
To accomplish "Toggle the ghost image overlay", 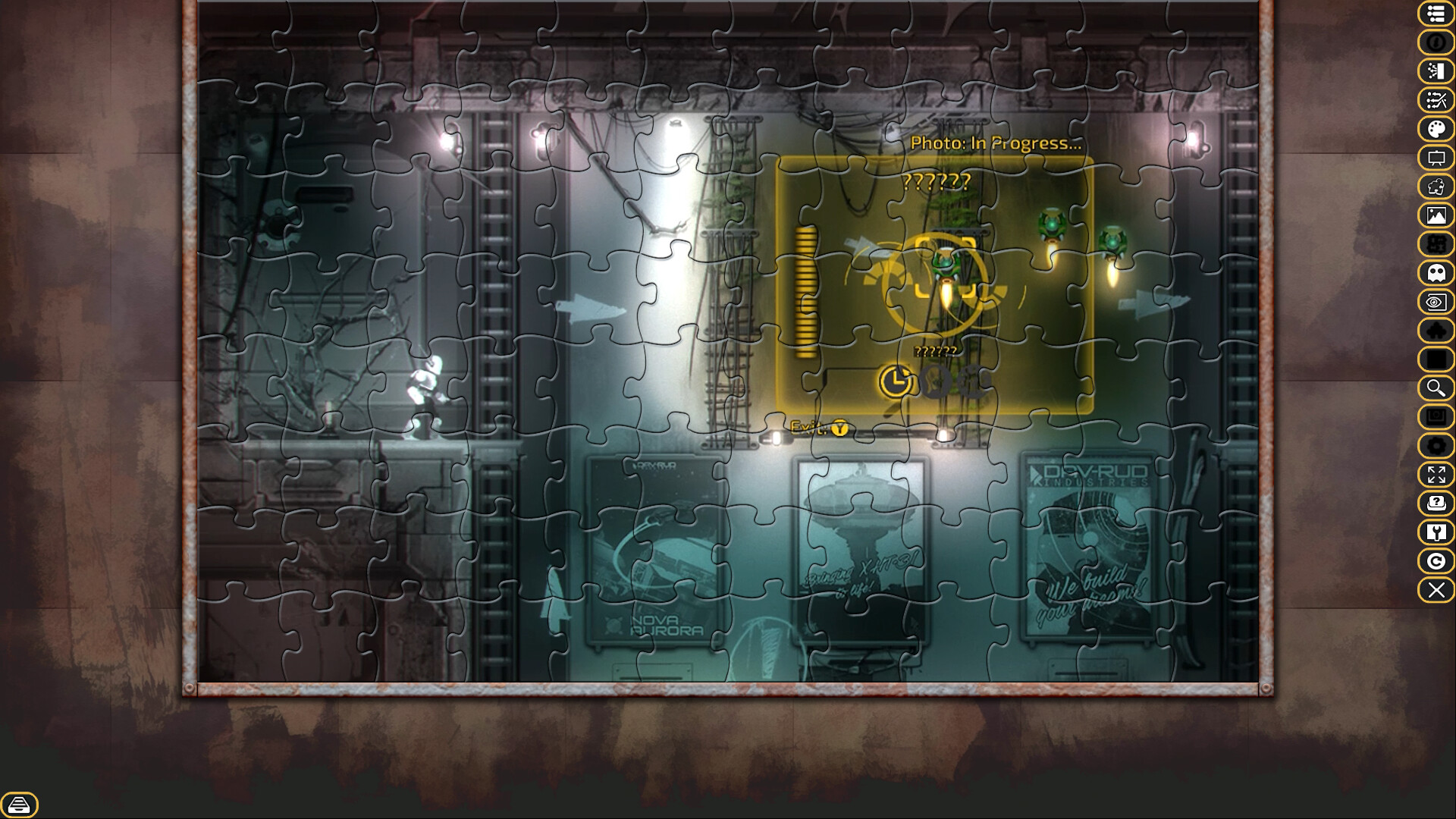I will 1436,272.
